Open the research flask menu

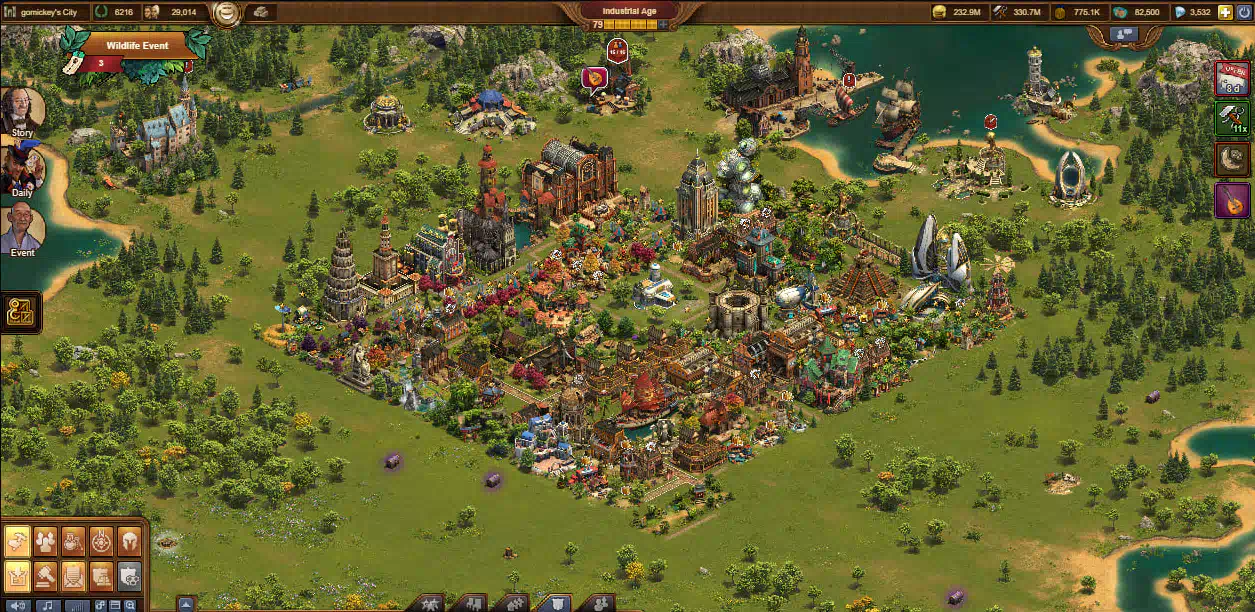click(74, 541)
